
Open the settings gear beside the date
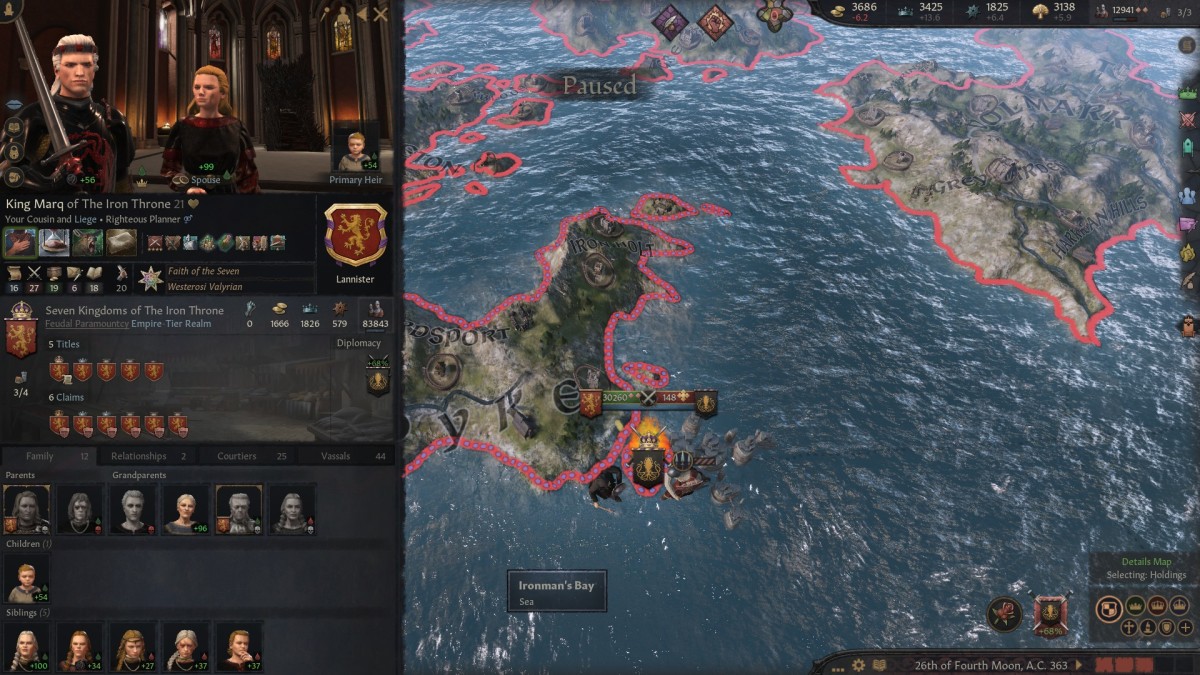858,665
